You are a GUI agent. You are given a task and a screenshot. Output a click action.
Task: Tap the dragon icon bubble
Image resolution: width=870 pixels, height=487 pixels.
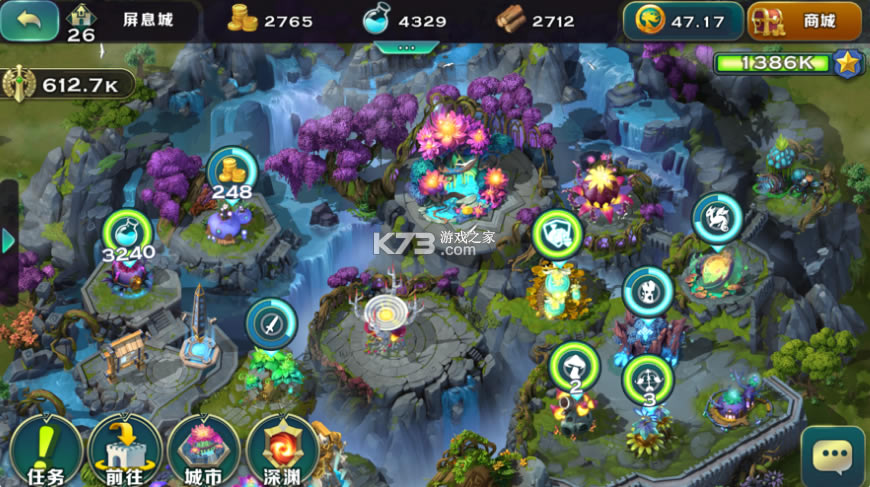click(717, 217)
